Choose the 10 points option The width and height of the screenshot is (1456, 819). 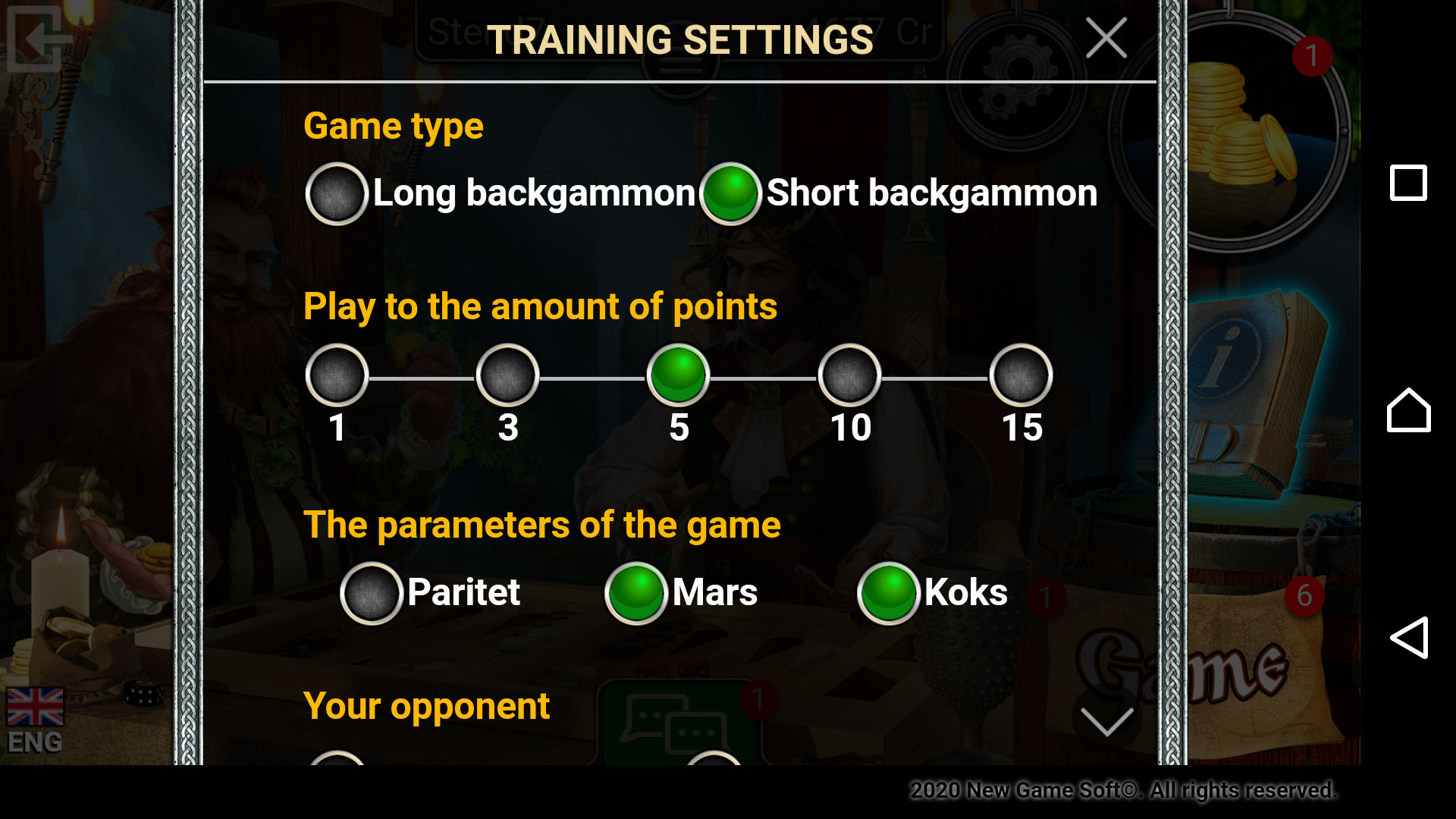coord(849,375)
